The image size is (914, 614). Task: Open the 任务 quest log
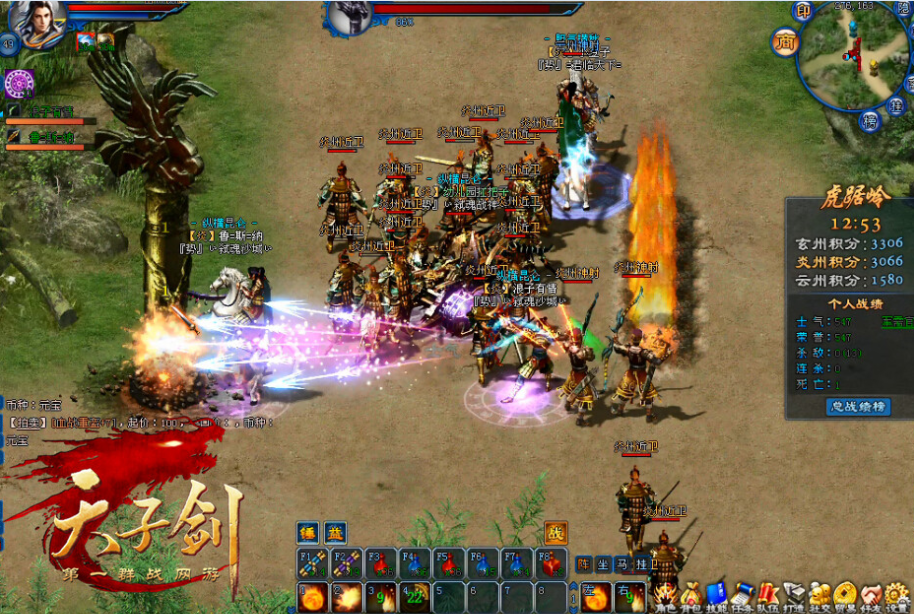tap(741, 596)
